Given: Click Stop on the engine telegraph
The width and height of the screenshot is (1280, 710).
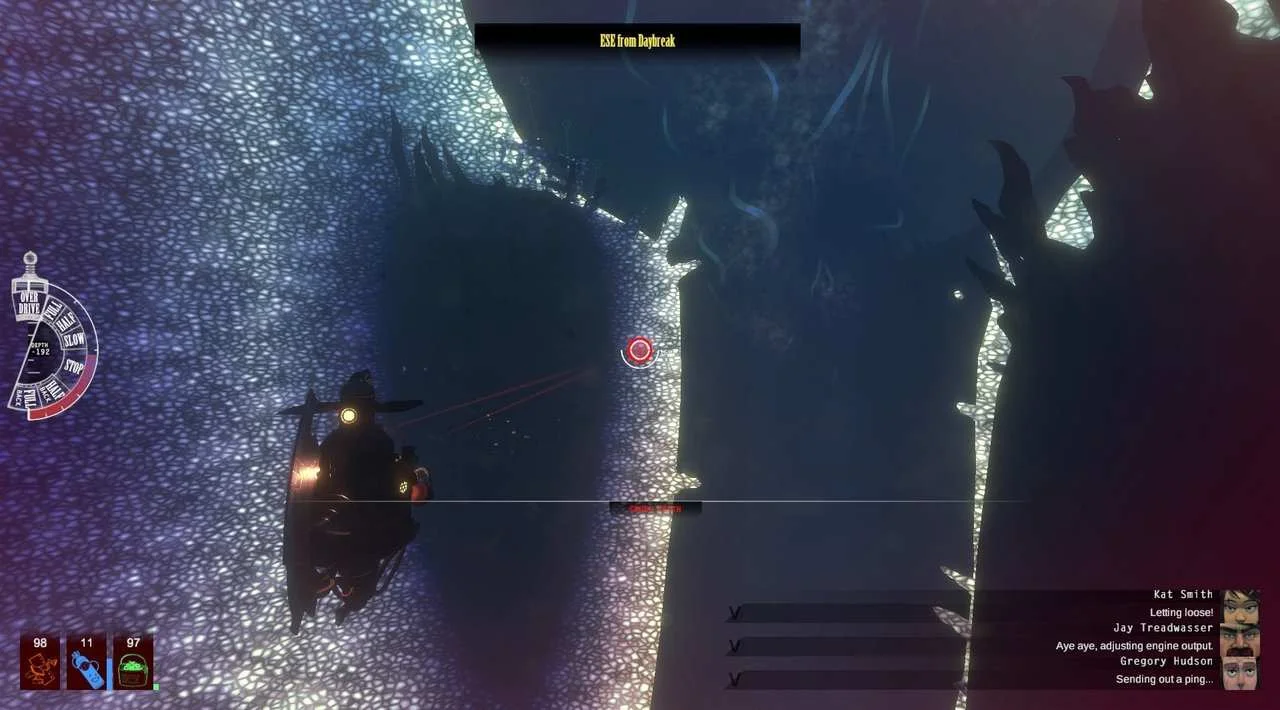Looking at the screenshot, I should pos(74,366).
